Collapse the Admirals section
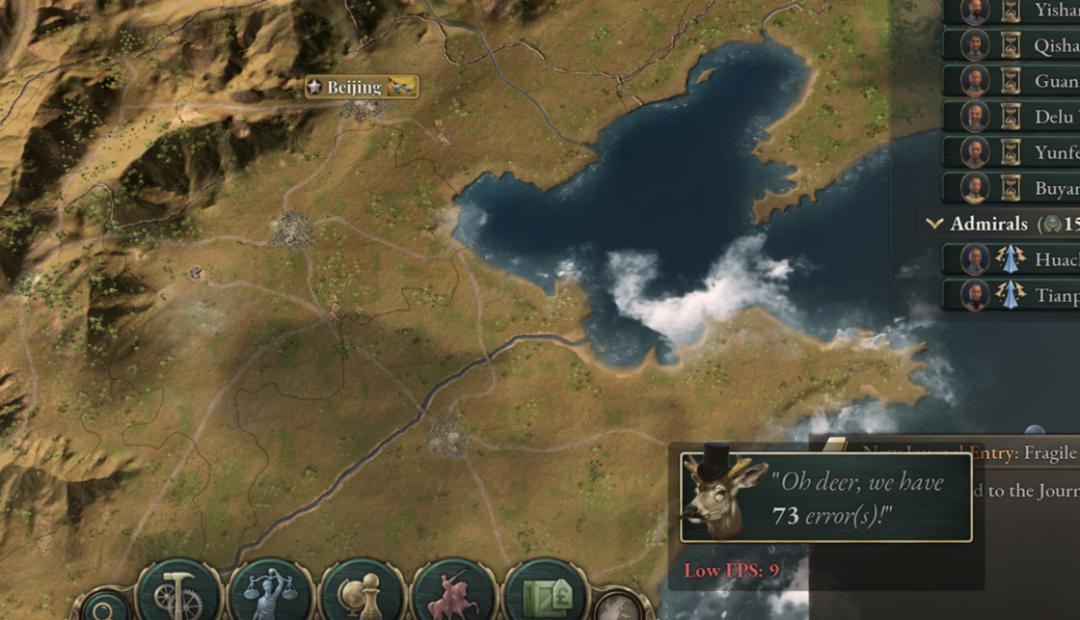Viewport: 1080px width, 620px height. 935,224
